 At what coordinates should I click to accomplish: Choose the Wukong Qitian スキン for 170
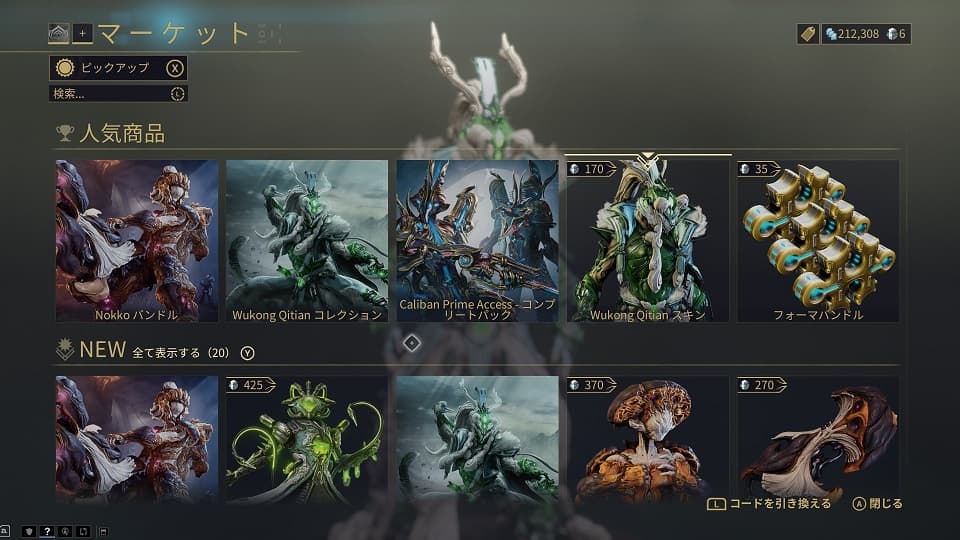(x=648, y=241)
